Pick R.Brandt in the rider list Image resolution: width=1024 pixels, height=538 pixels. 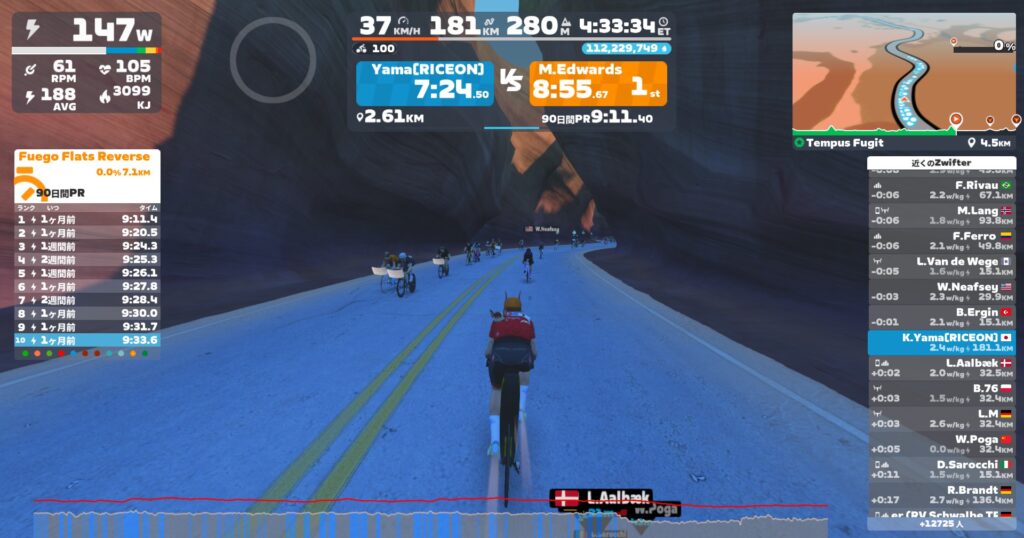tap(941, 494)
